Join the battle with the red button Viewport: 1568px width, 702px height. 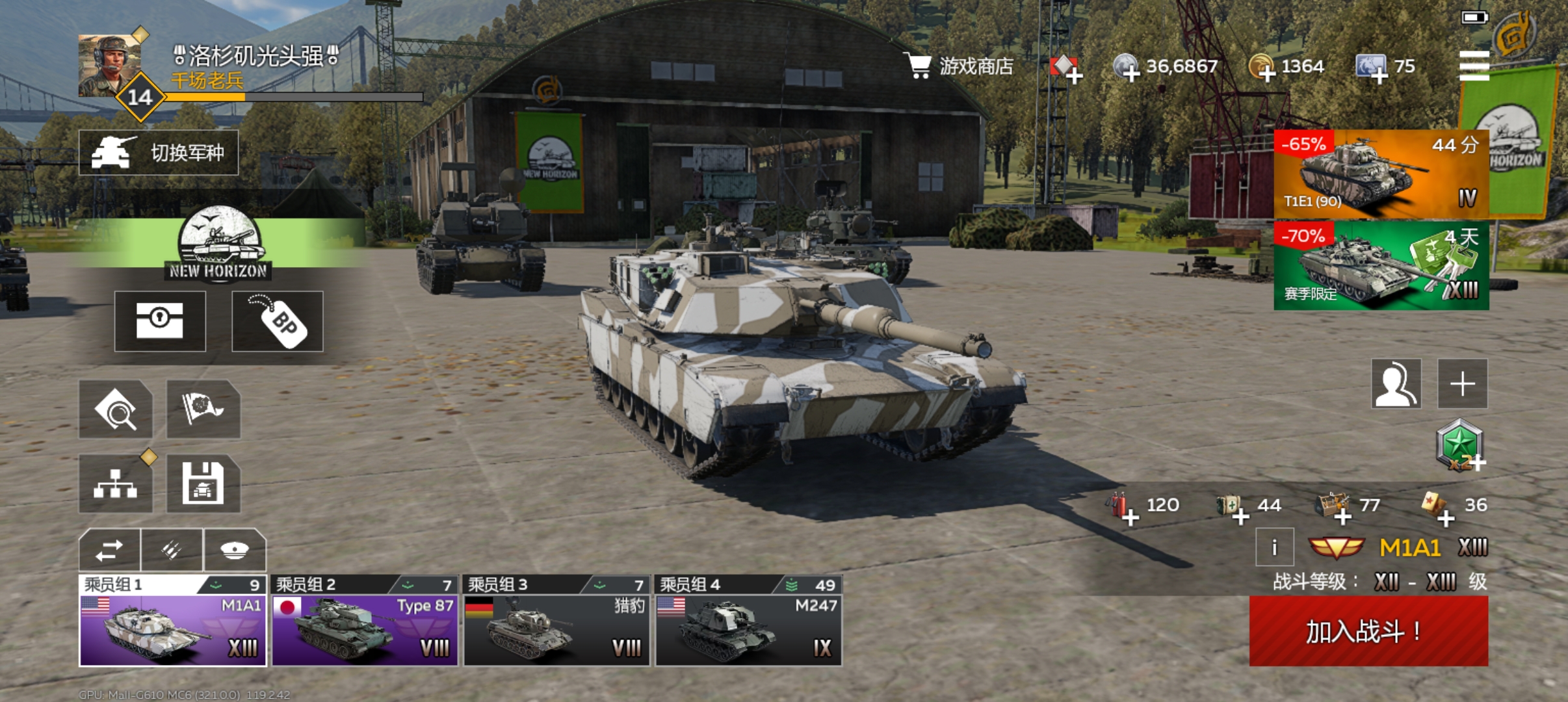tap(1368, 630)
